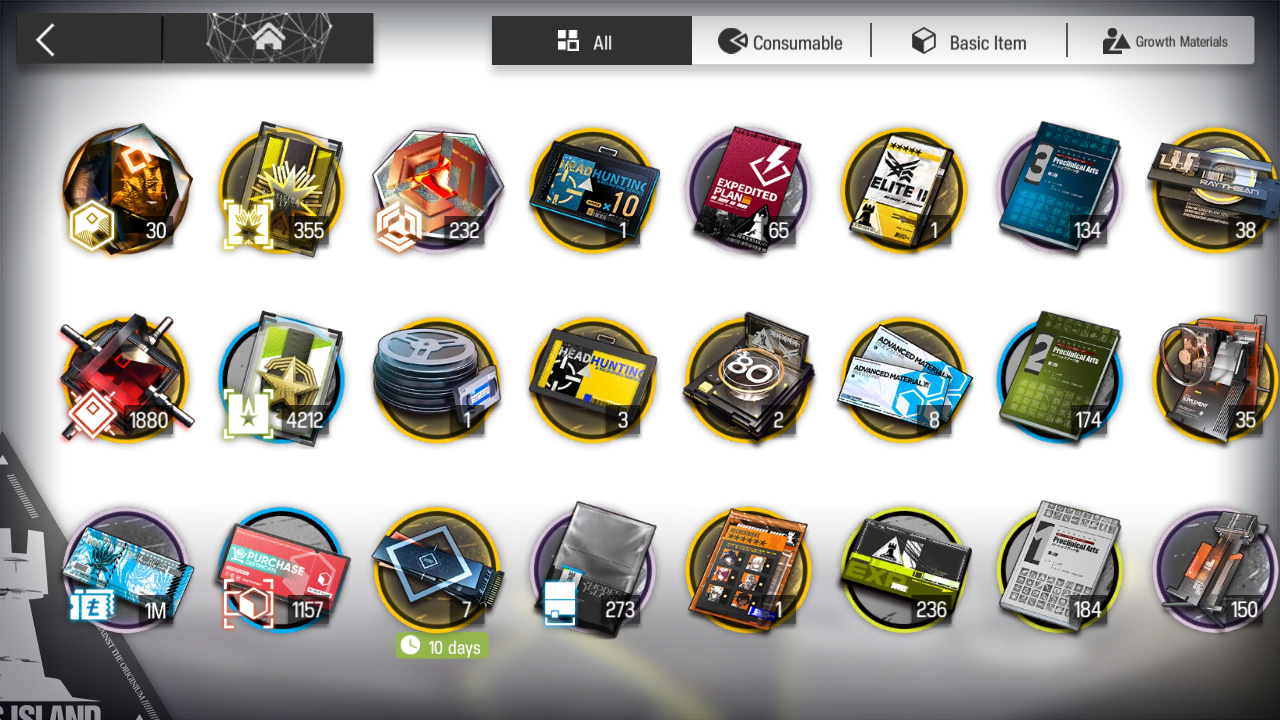Show the All items tab
This screenshot has height=720, width=1280.
[x=591, y=41]
